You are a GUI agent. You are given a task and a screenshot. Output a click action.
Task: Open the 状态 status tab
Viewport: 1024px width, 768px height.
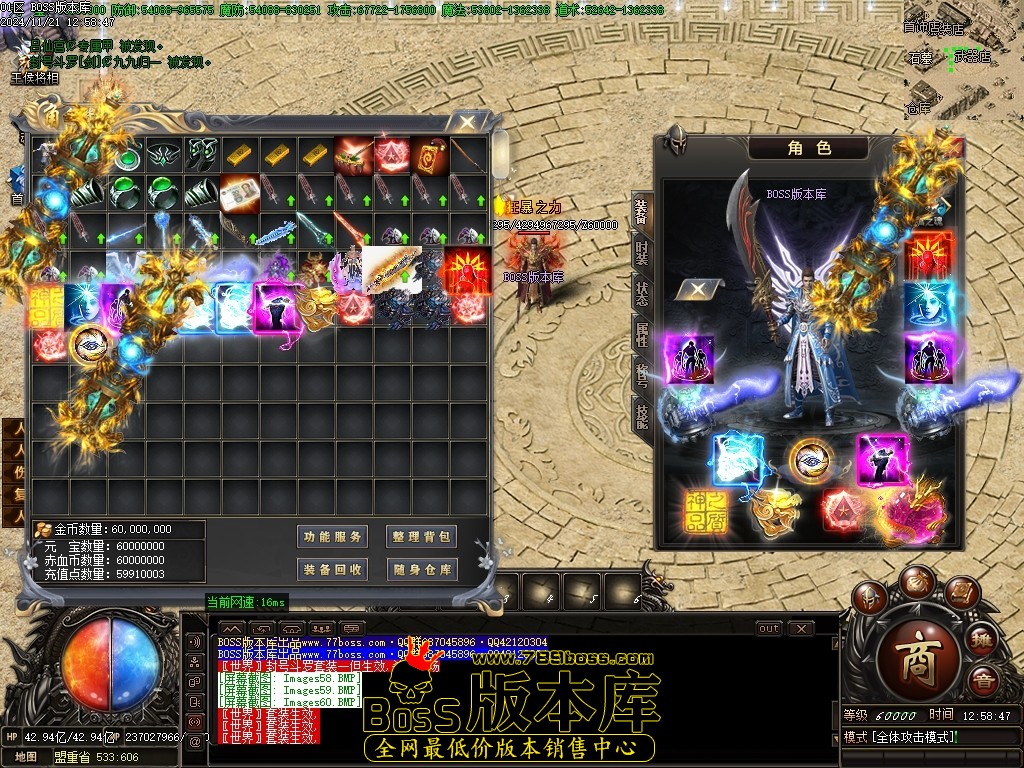pos(641,295)
